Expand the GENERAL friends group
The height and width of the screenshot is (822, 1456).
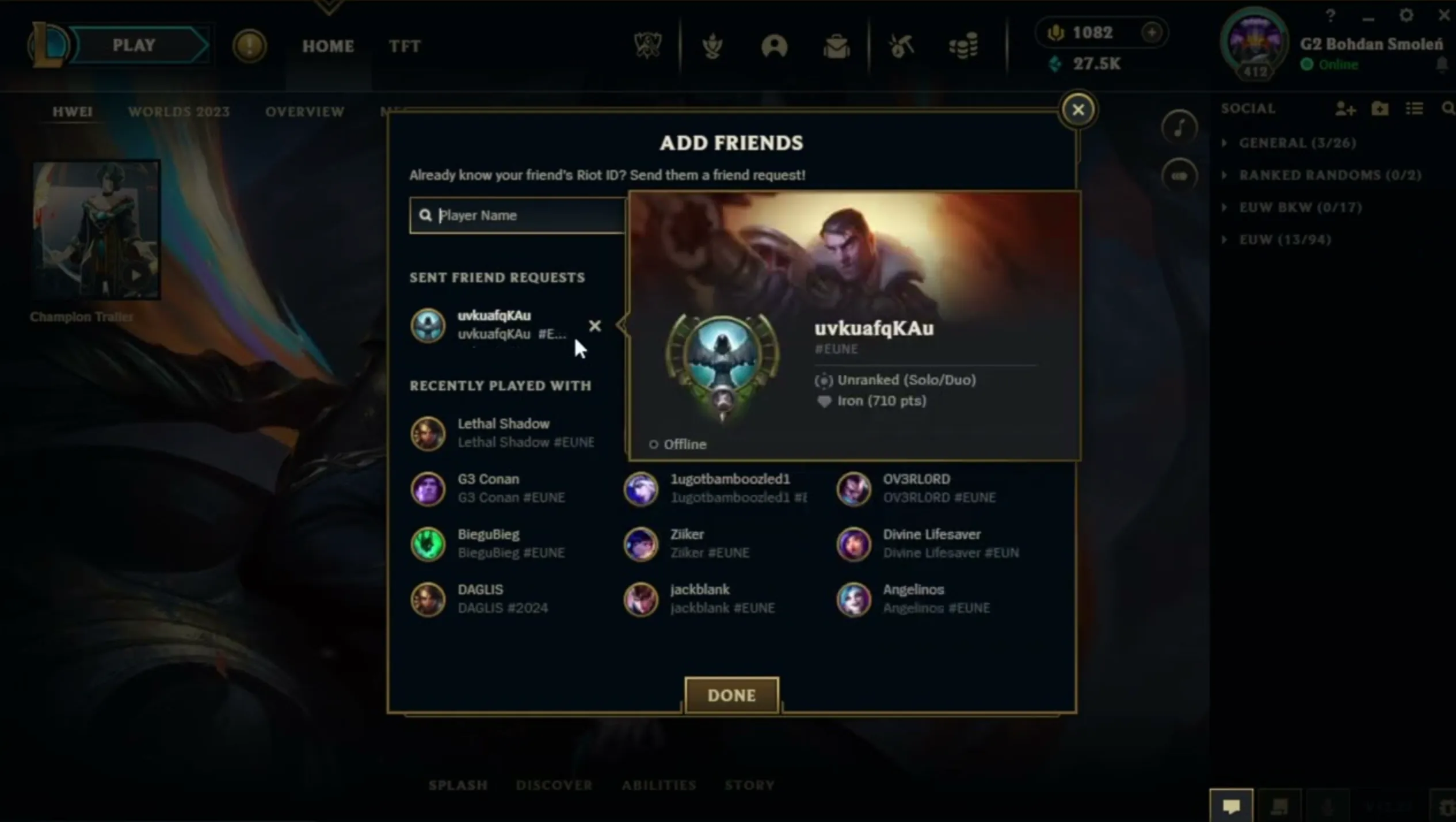[x=1225, y=143]
